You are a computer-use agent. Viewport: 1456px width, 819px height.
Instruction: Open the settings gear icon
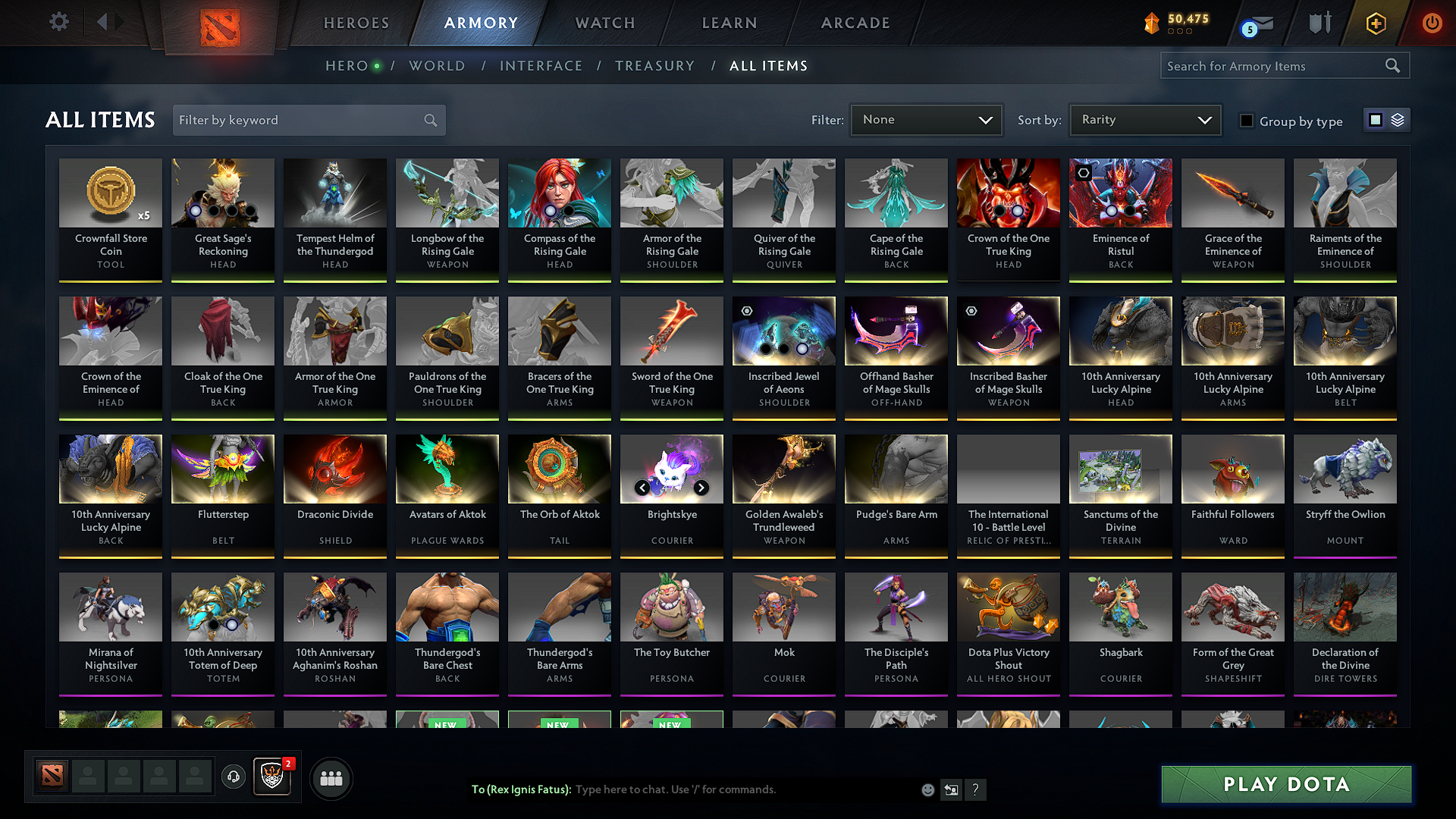(x=58, y=22)
